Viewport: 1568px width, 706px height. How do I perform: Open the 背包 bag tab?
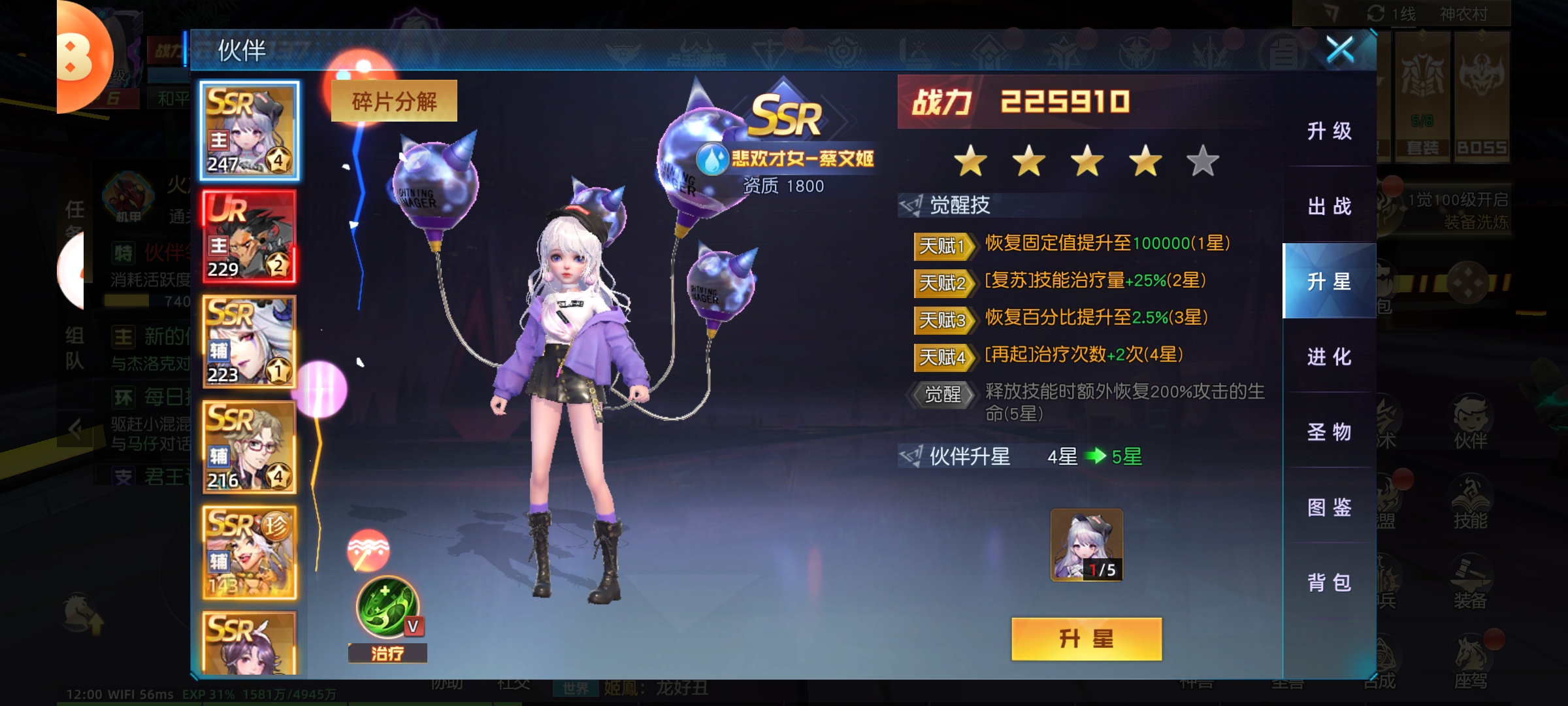pyautogui.click(x=1329, y=582)
